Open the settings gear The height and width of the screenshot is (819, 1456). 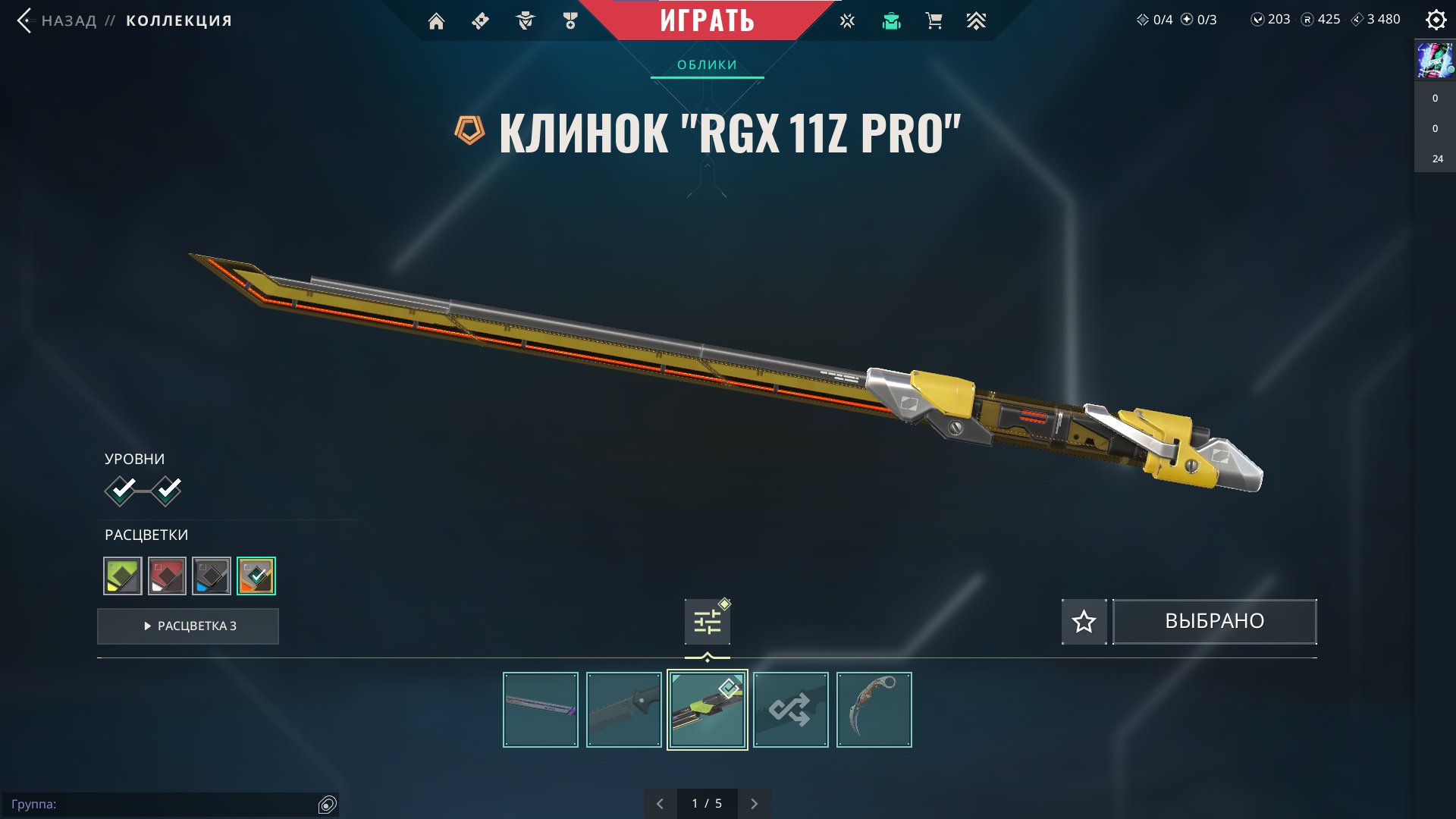point(1436,20)
